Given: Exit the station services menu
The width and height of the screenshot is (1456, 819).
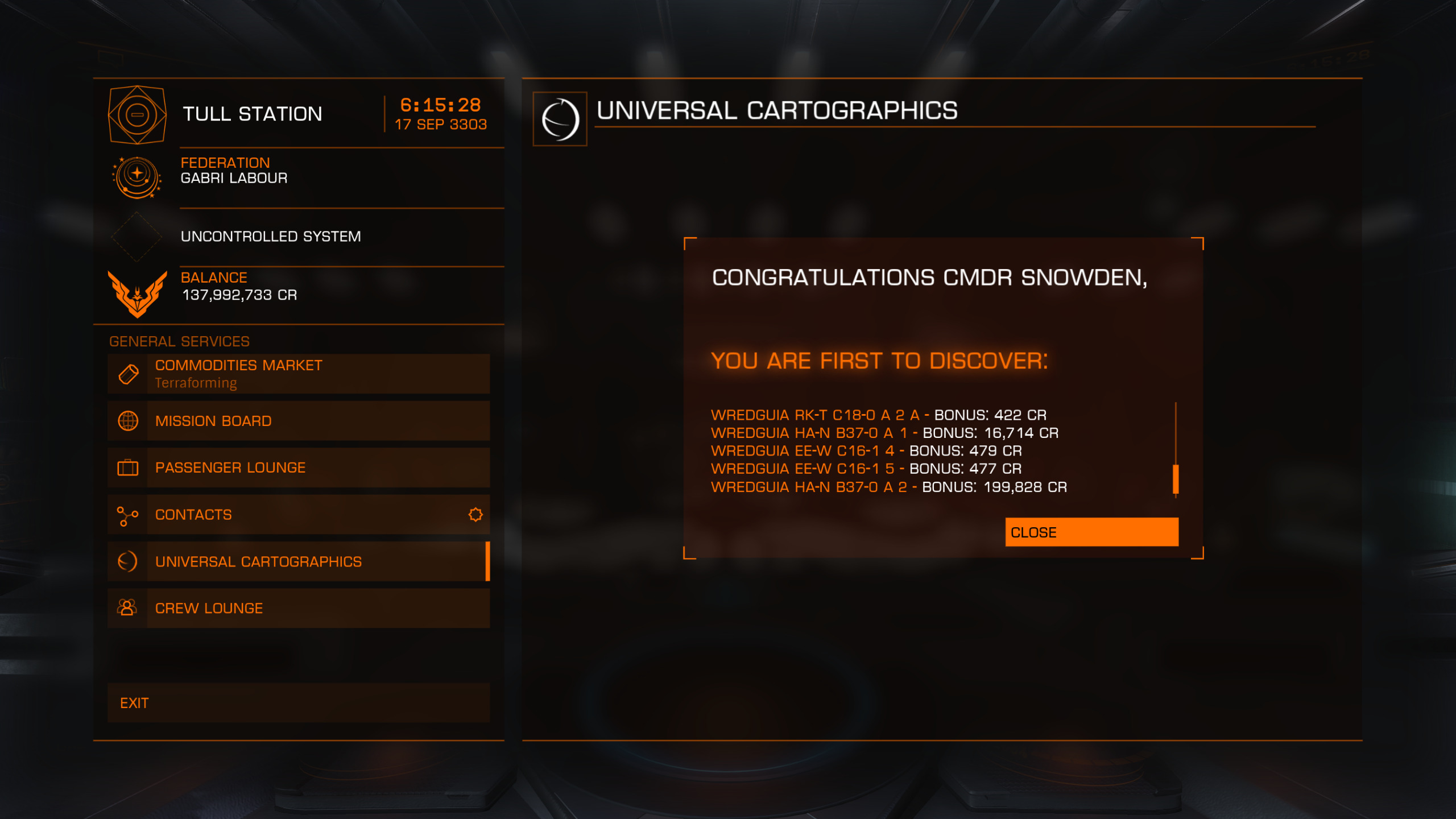Looking at the screenshot, I should (x=299, y=703).
